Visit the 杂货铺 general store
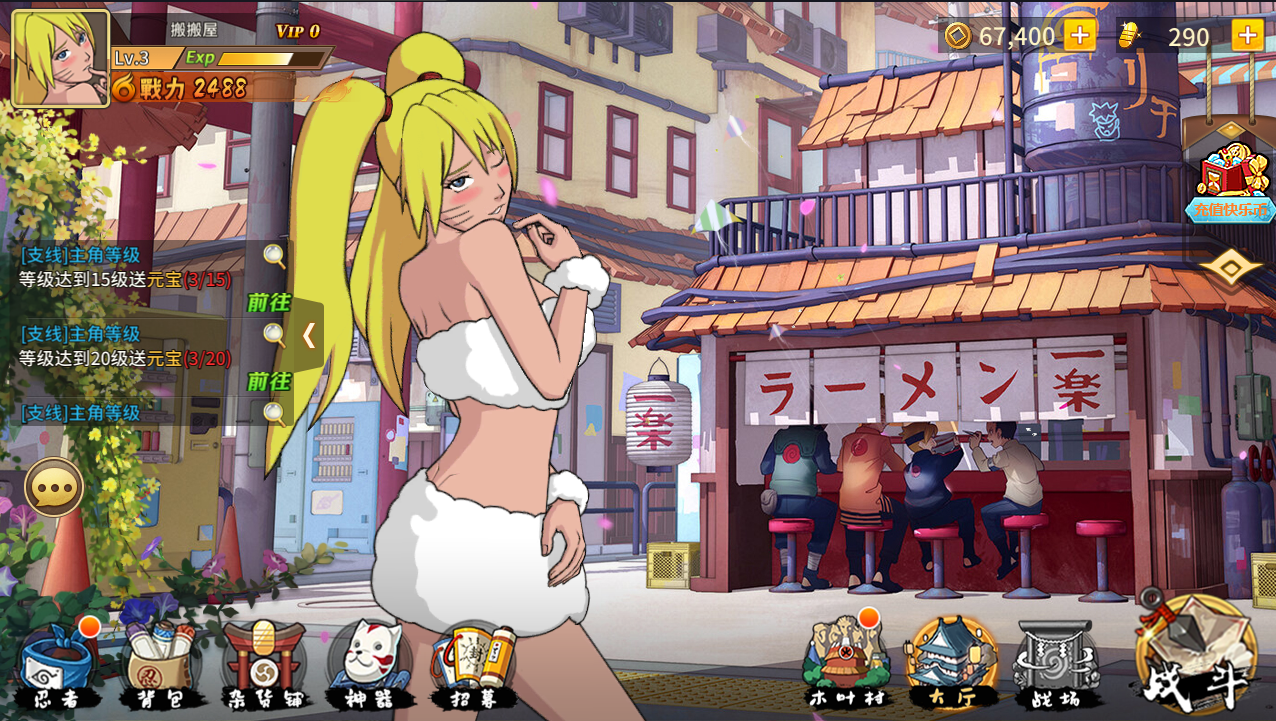Screen dimensions: 1276x721 pyautogui.click(x=264, y=665)
